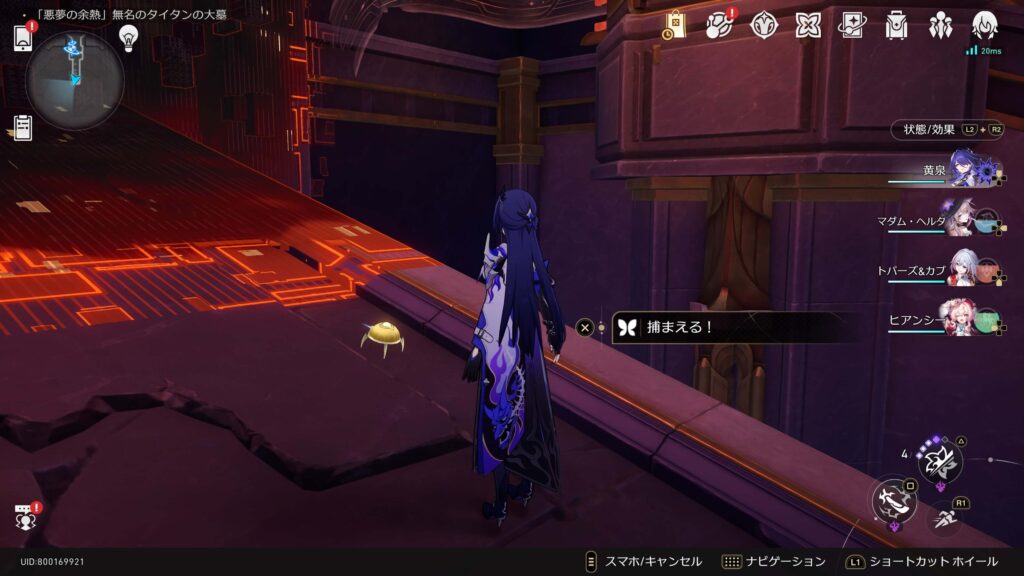Open the team setup icon
The width and height of the screenshot is (1024, 576).
(x=940, y=25)
